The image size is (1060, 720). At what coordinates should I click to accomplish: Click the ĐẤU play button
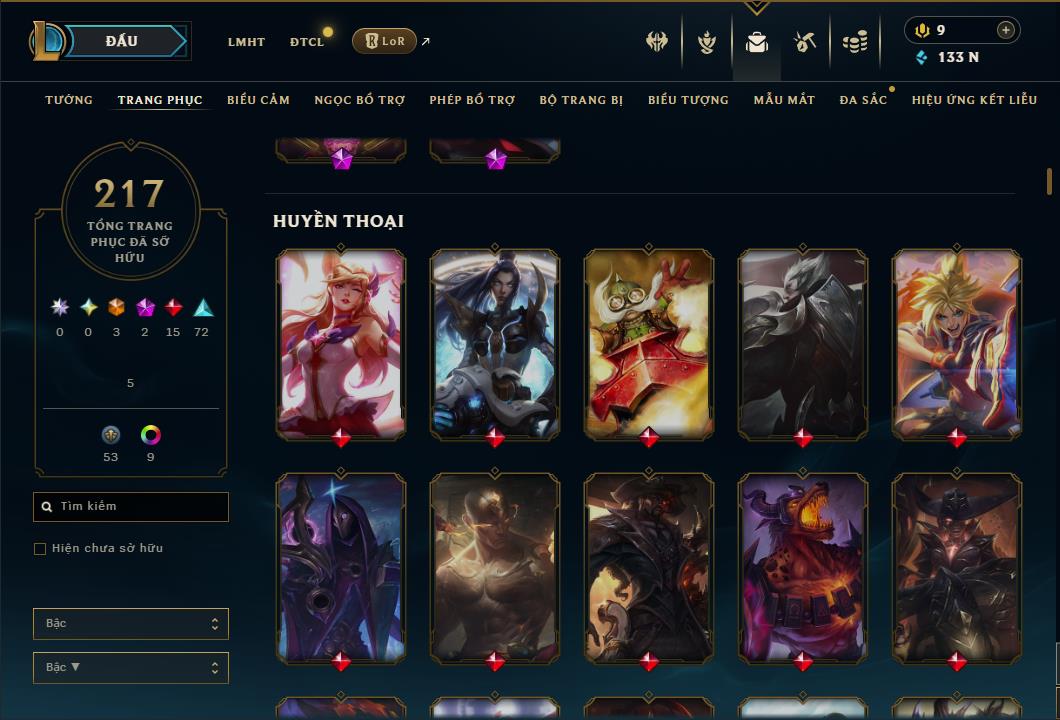point(121,41)
